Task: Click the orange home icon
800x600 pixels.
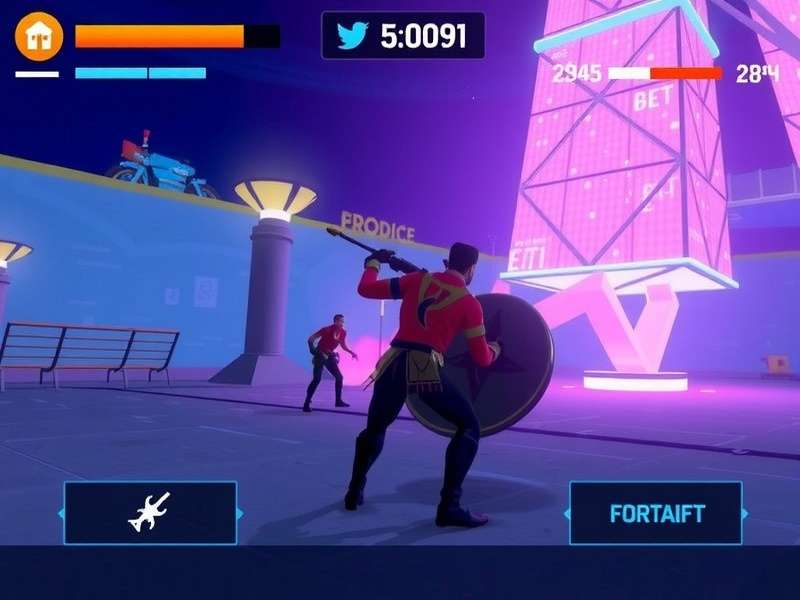Action: tap(40, 36)
